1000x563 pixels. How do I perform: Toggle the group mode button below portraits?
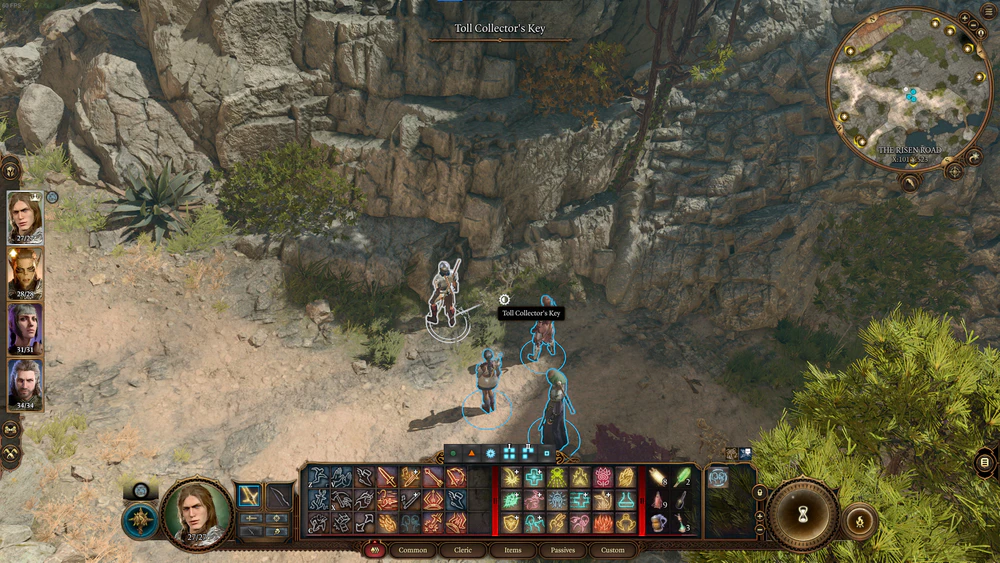(11, 429)
